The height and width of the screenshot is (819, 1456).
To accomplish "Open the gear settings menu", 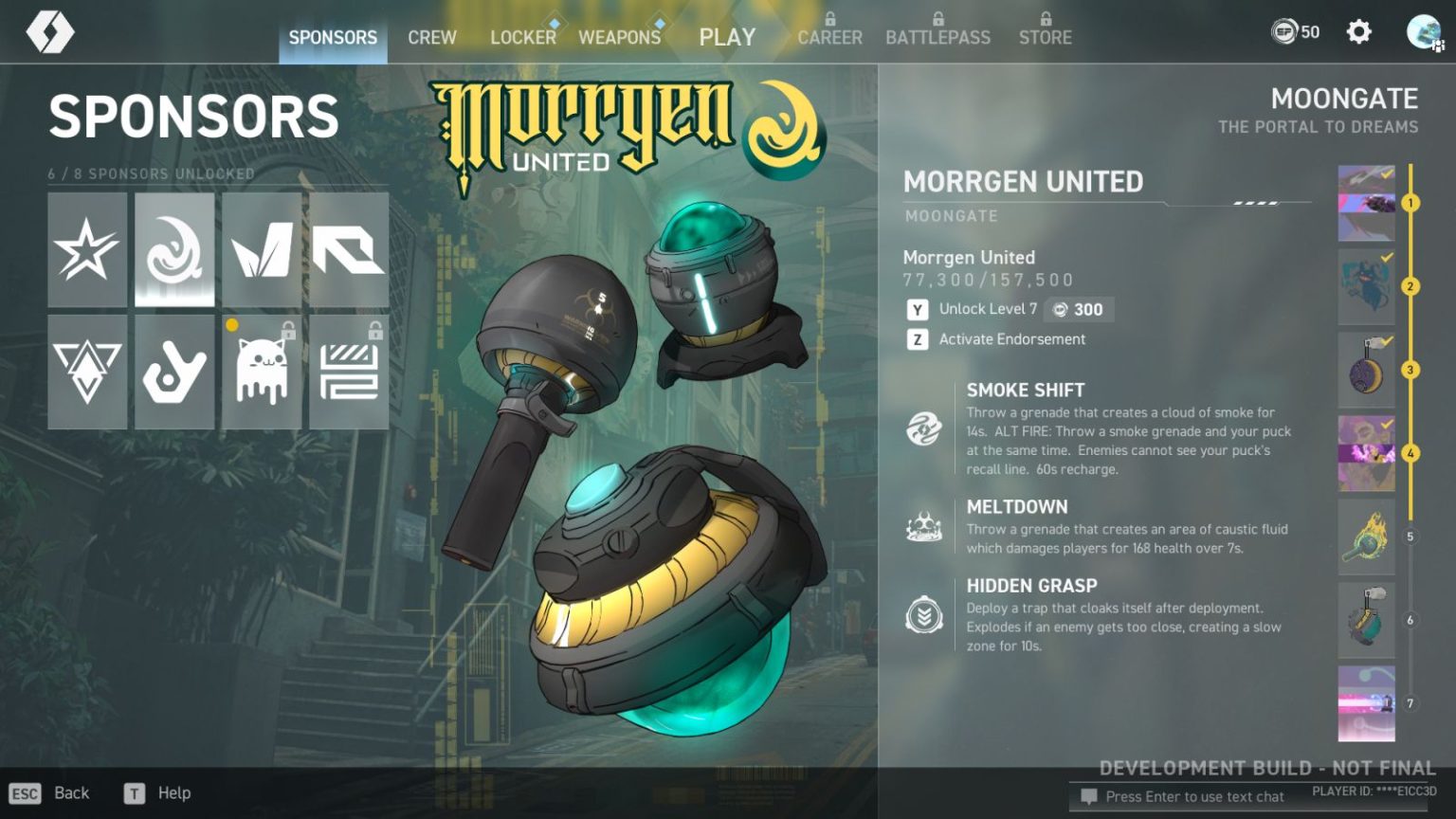I will (1358, 32).
